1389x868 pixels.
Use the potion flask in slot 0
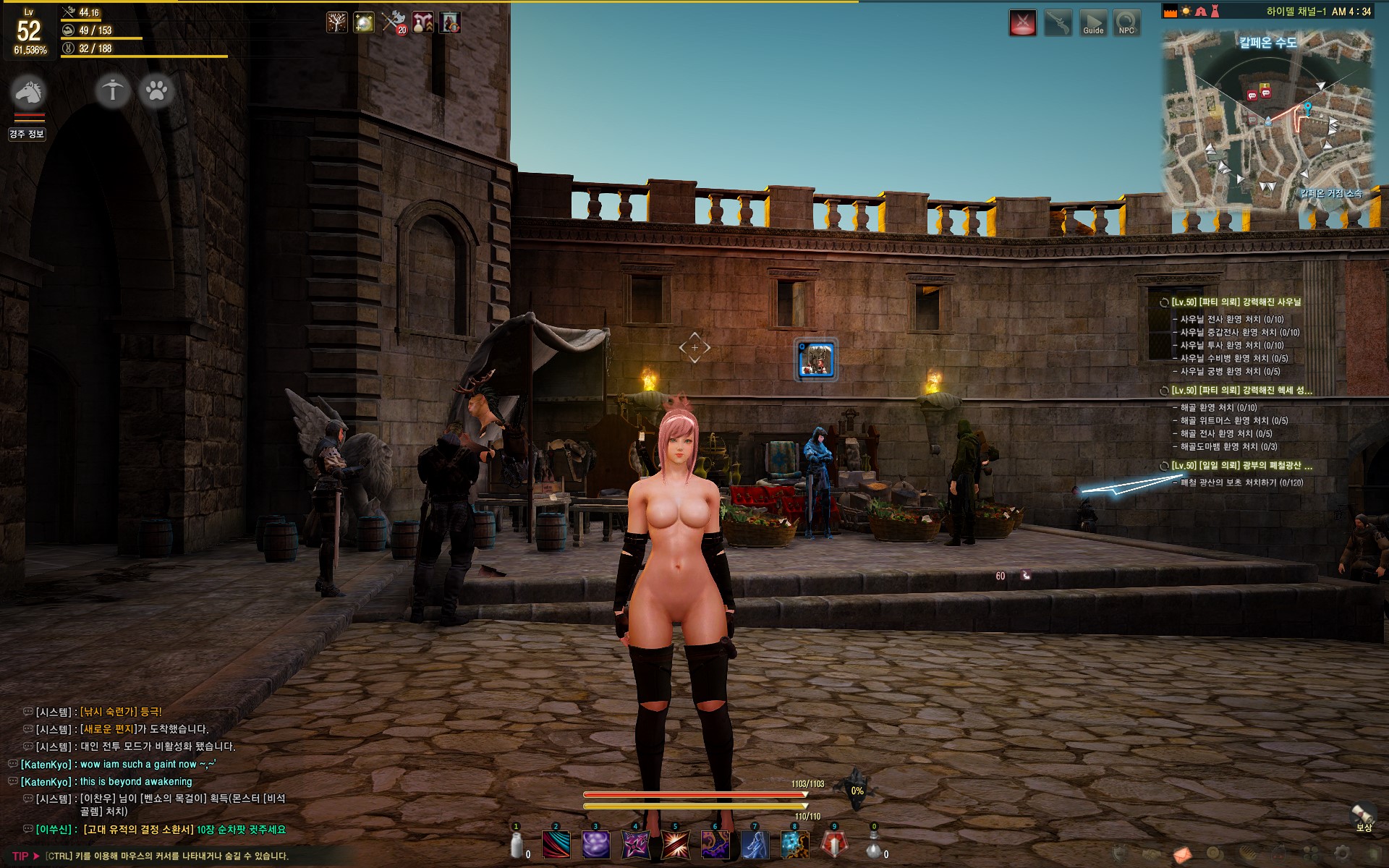point(873,844)
